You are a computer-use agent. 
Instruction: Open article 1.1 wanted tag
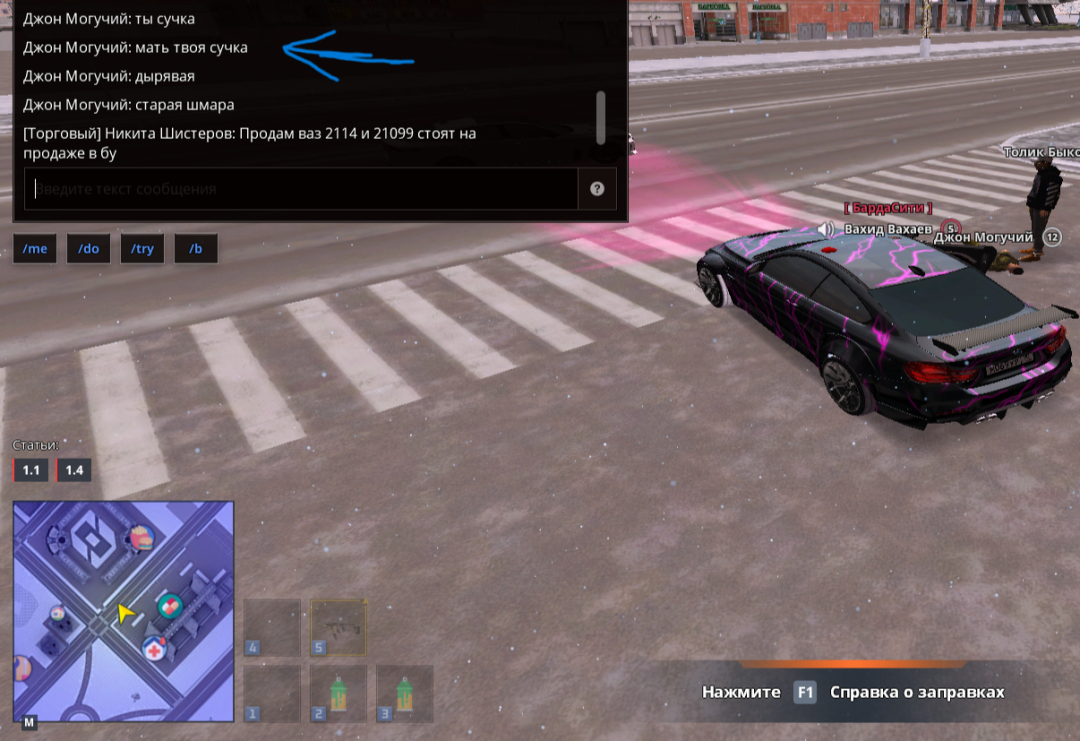coord(30,470)
